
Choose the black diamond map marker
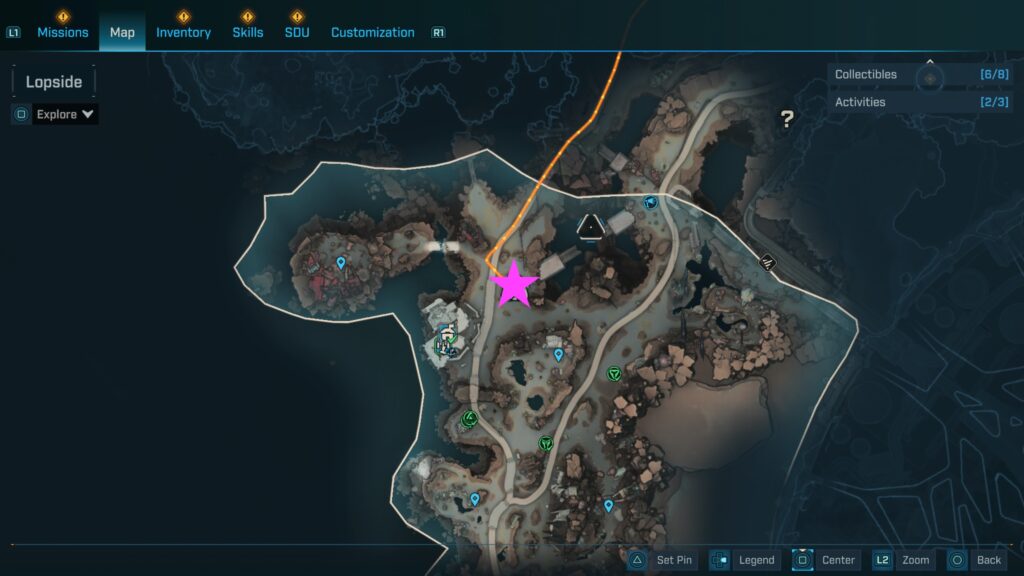point(768,262)
